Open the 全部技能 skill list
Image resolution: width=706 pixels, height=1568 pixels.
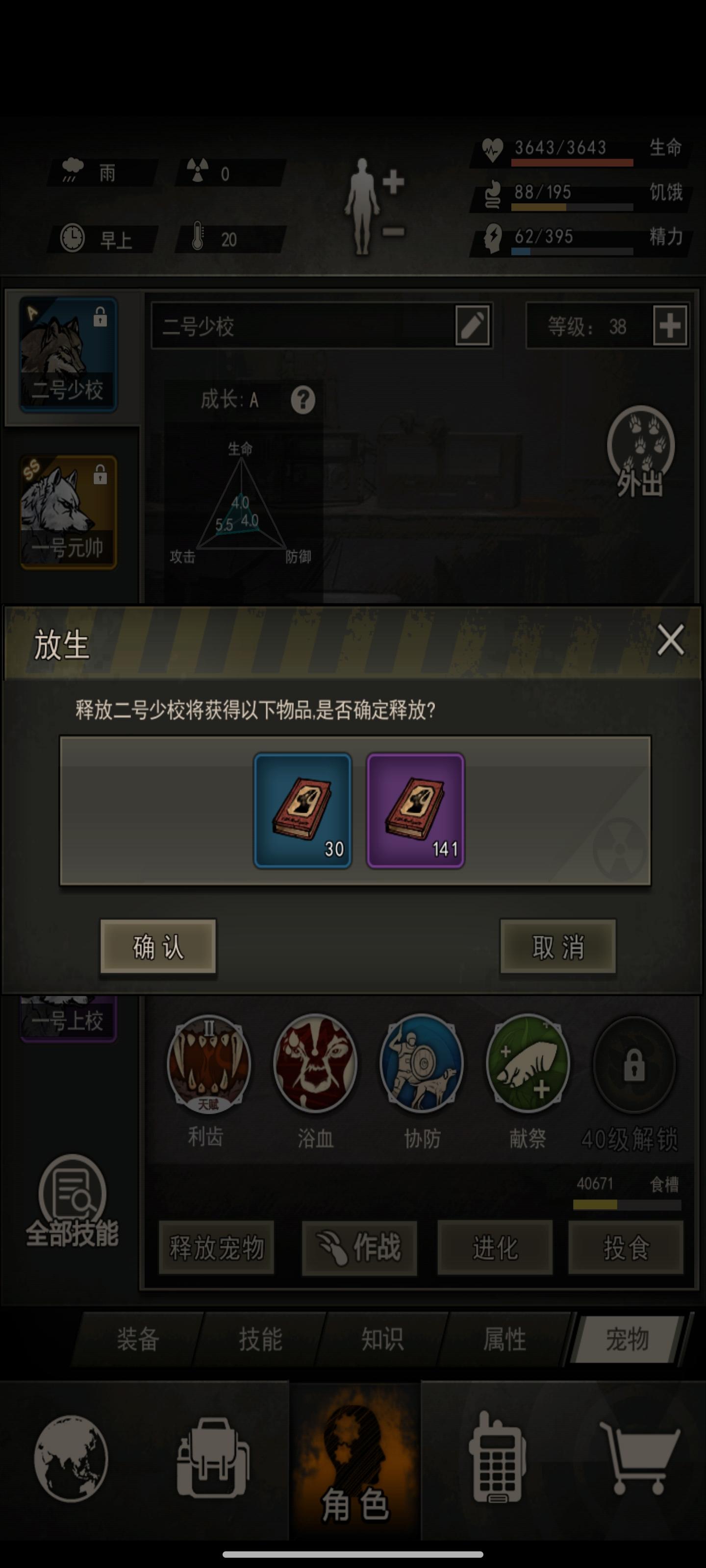[x=73, y=1196]
